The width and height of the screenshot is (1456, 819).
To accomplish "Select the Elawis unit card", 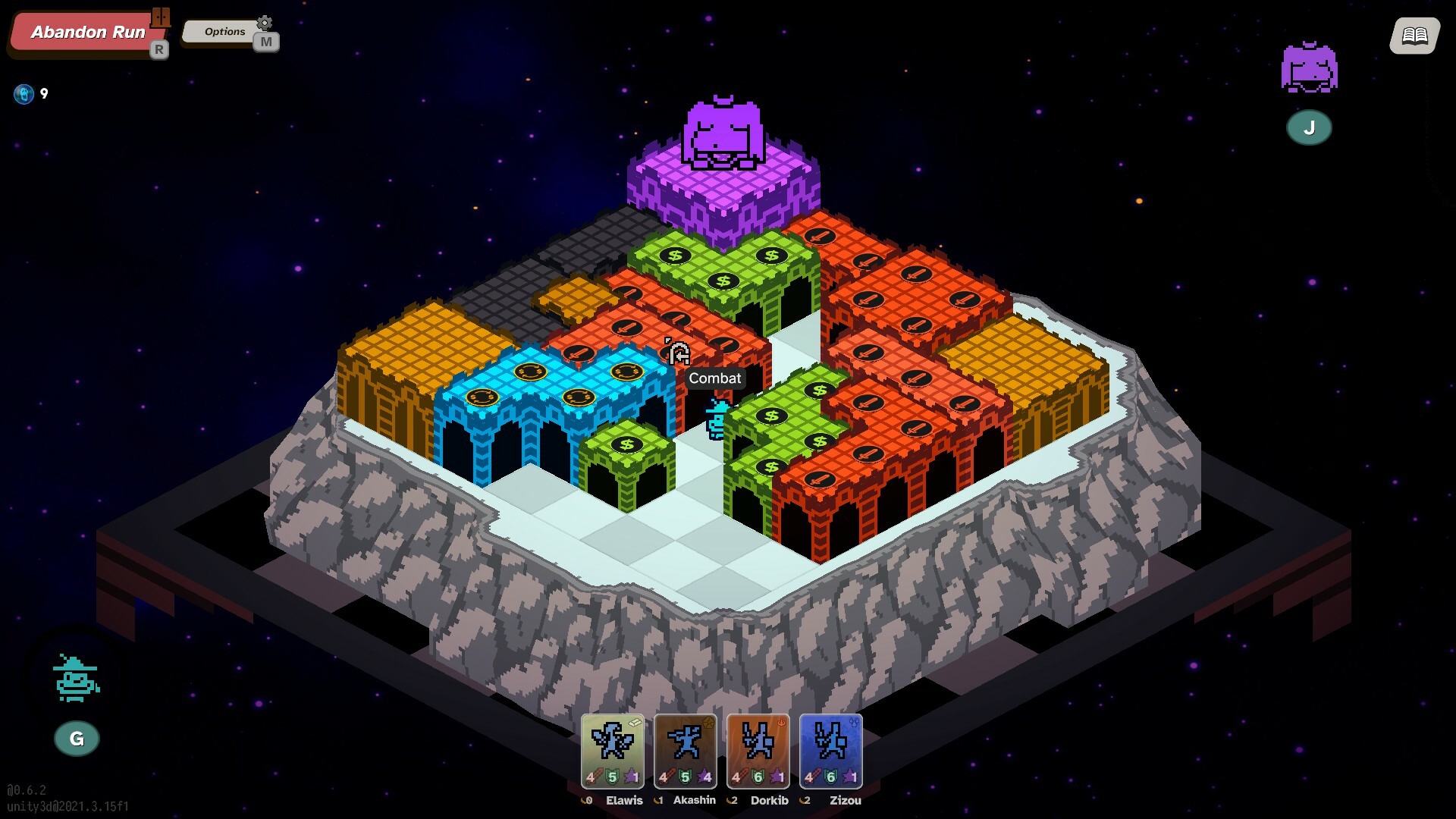I will pos(611,751).
